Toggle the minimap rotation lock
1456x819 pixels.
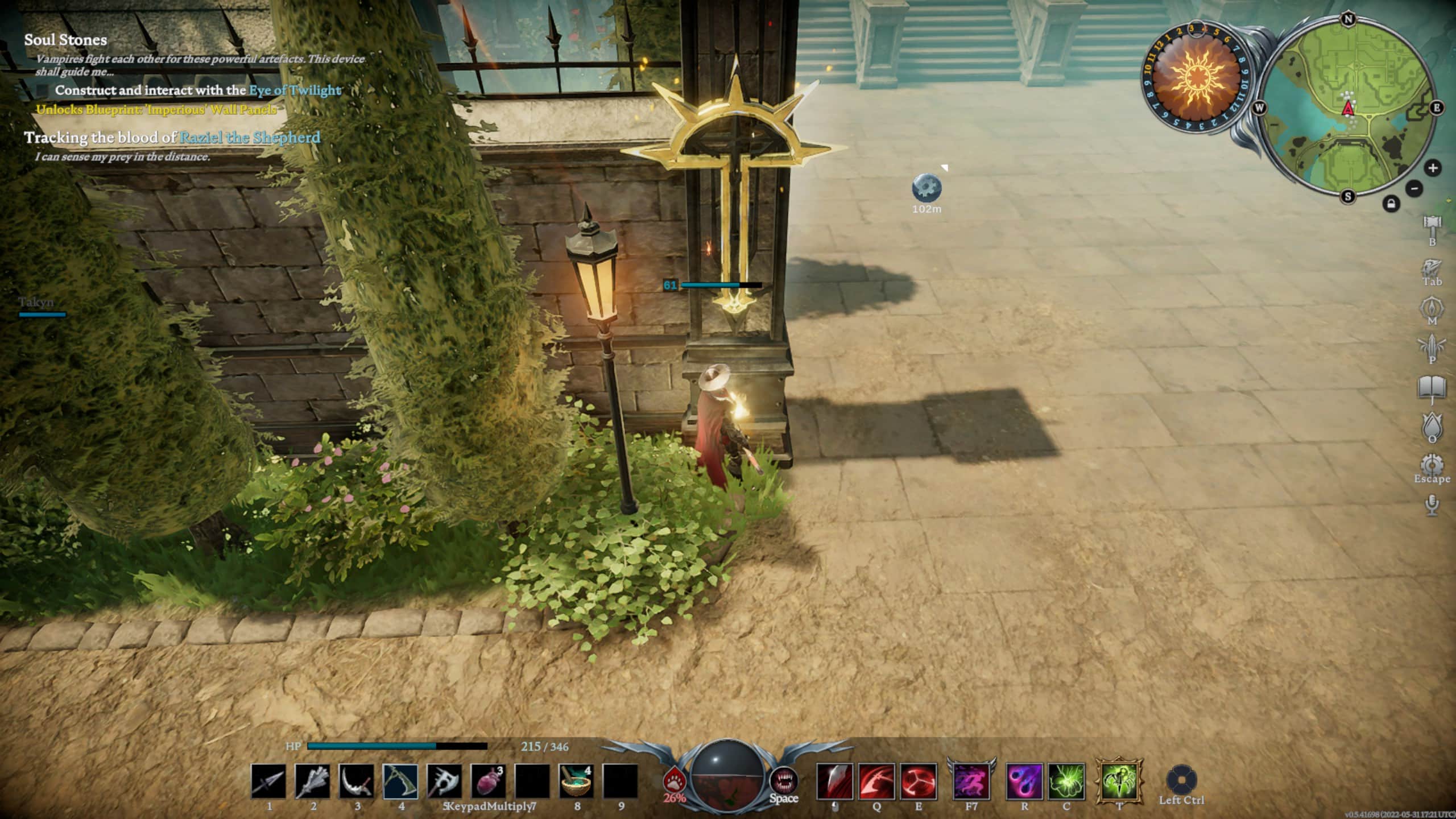click(1391, 204)
